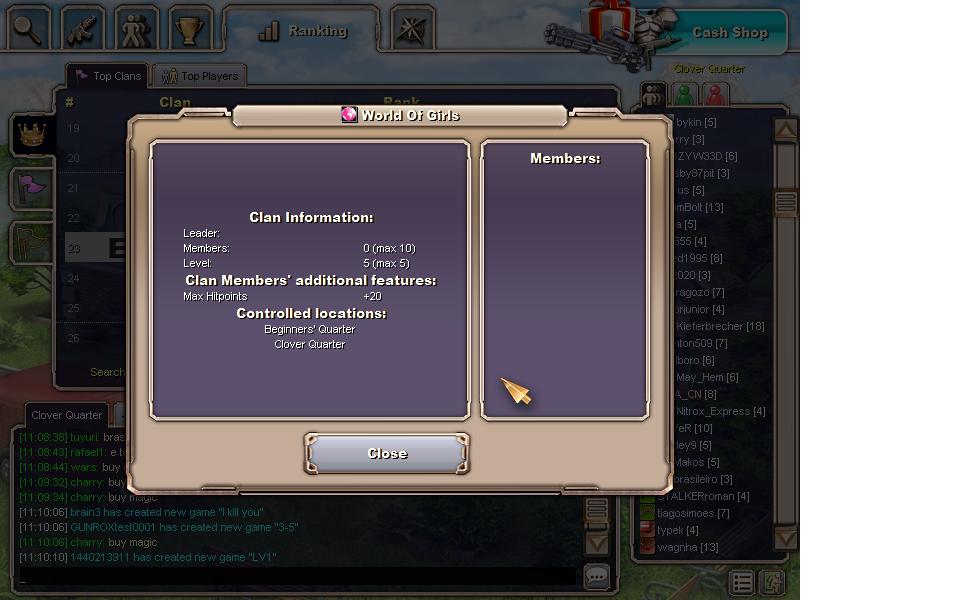Open the Cash Shop

pyautogui.click(x=729, y=32)
